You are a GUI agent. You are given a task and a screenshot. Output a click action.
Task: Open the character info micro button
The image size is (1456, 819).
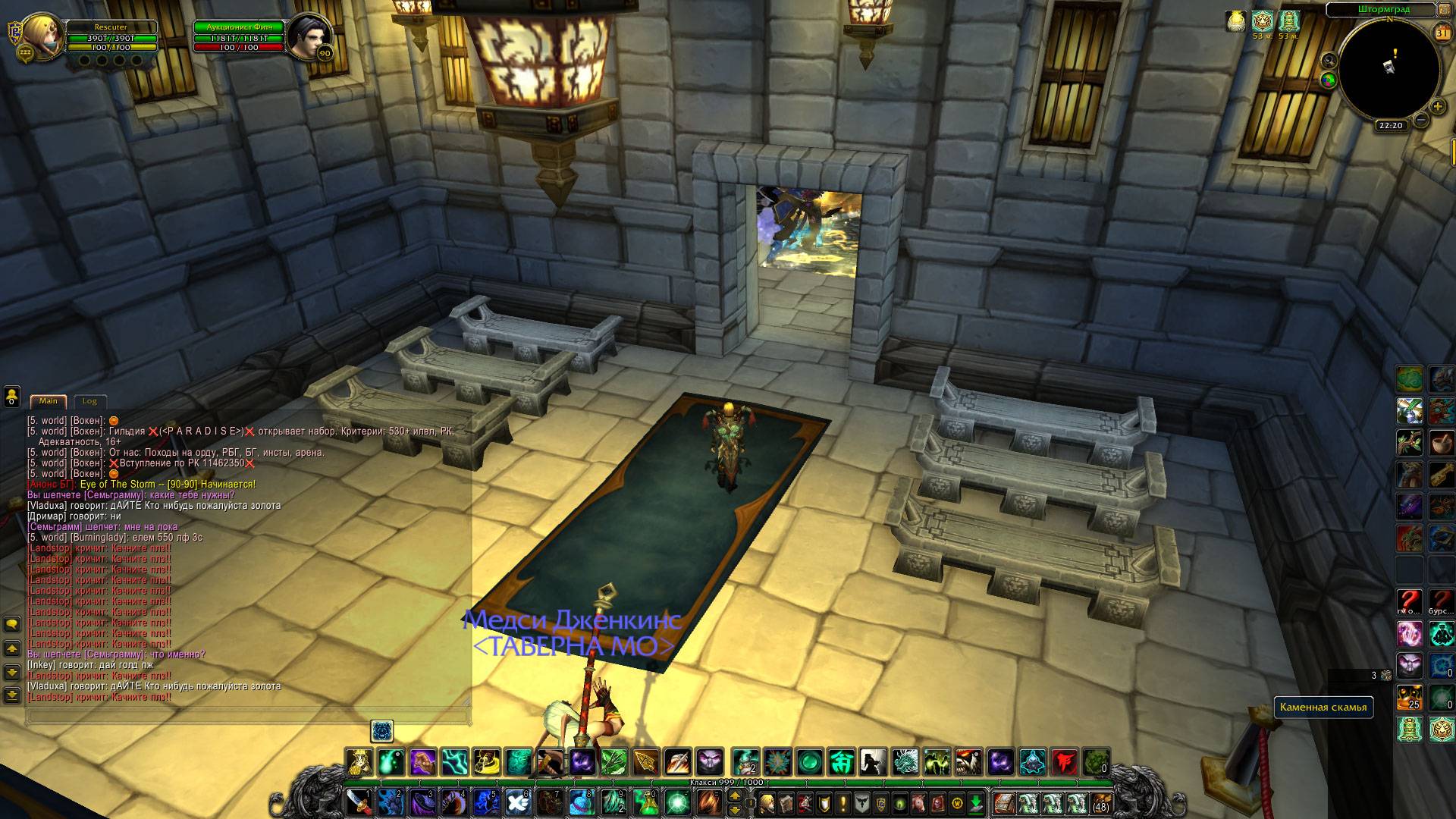click(767, 802)
